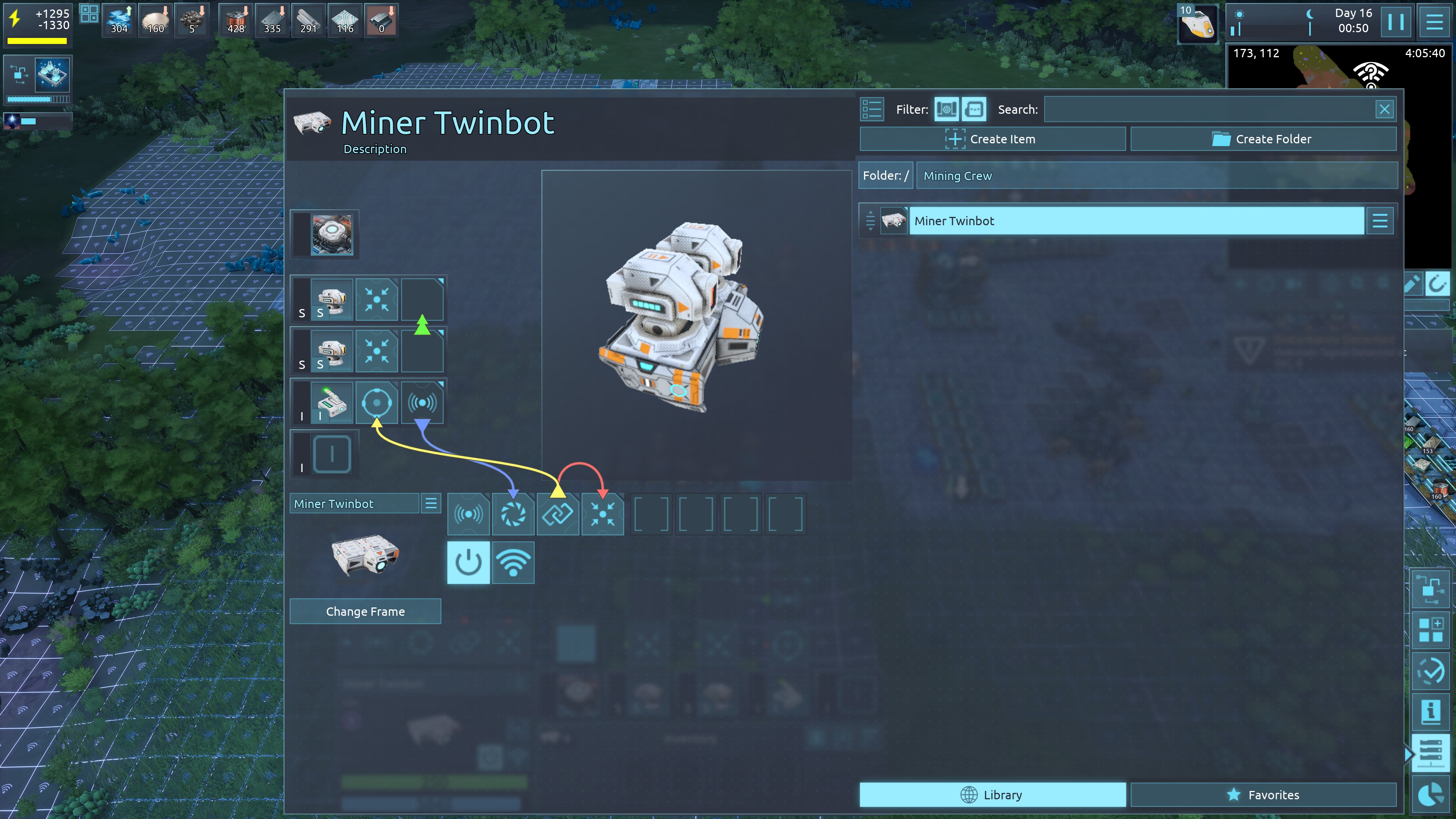Close the library panel with X

tap(1384, 110)
